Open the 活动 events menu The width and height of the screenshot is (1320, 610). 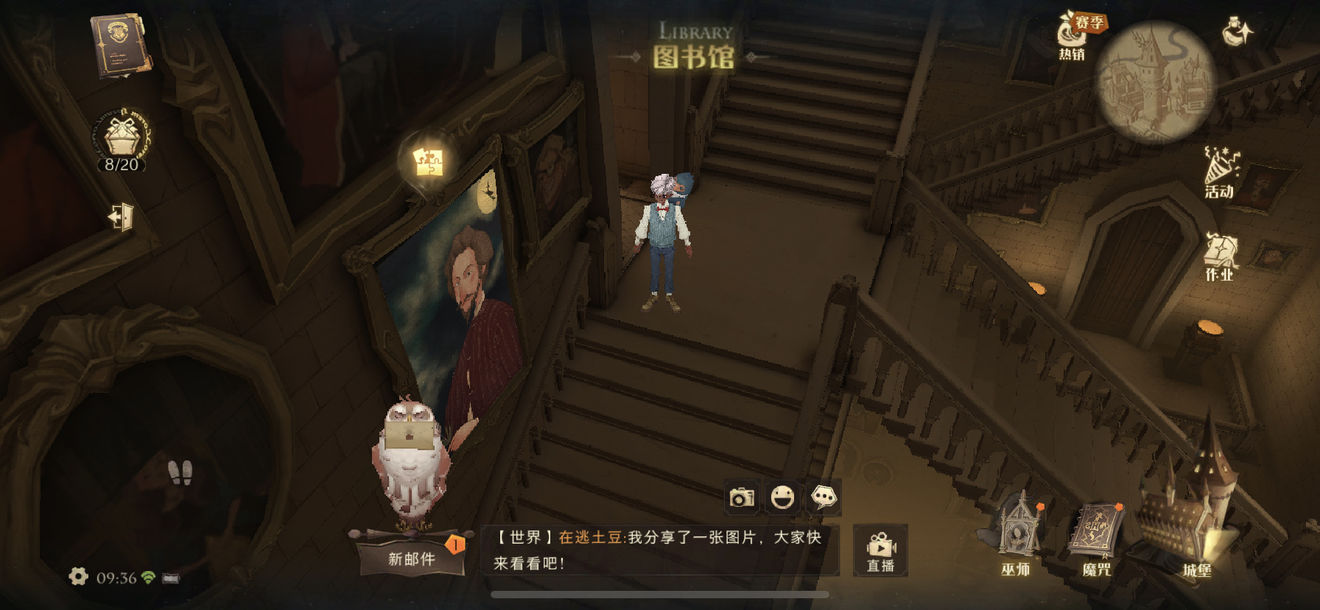point(1220,173)
